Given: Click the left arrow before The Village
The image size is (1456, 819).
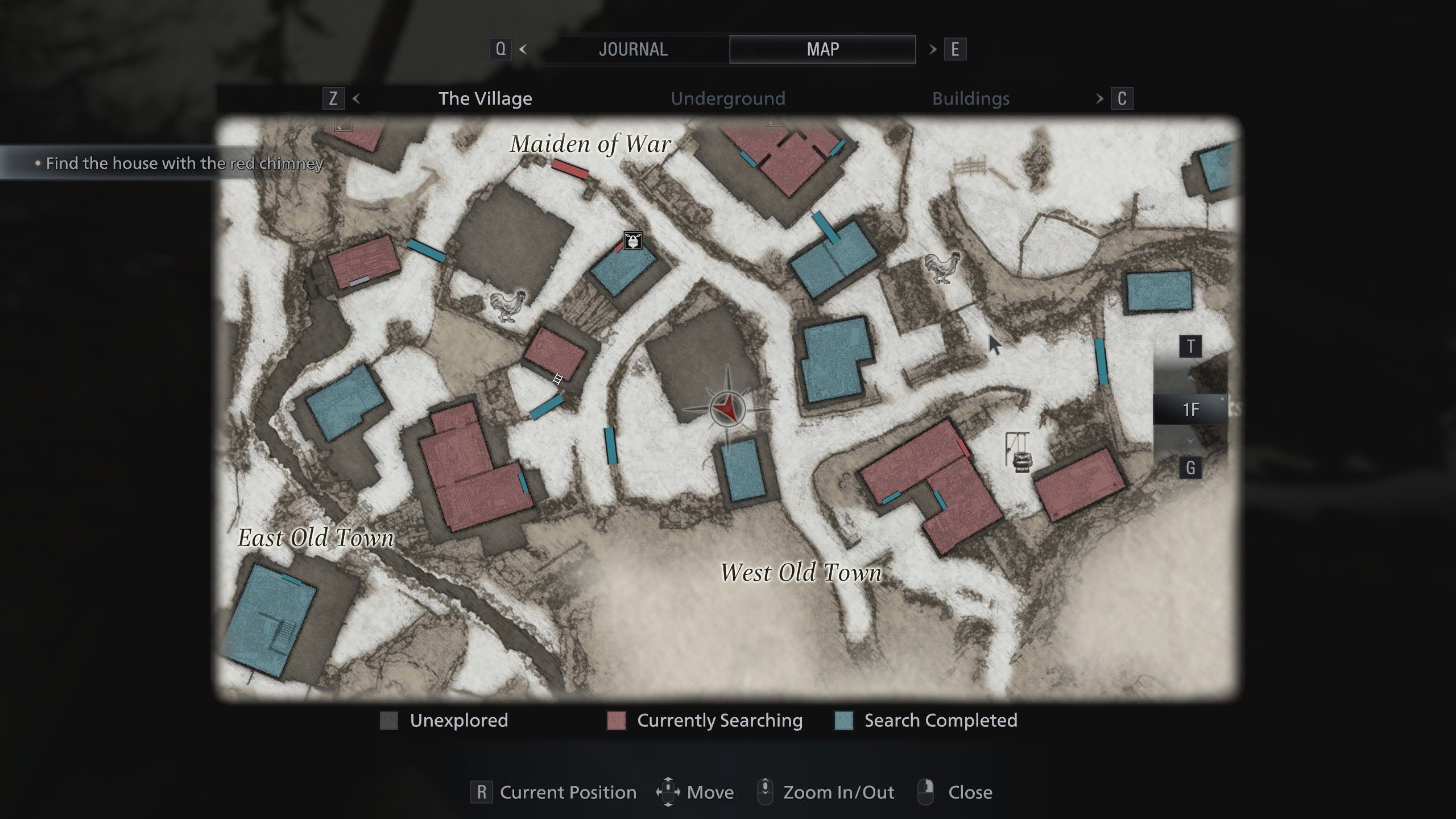Looking at the screenshot, I should tap(357, 98).
